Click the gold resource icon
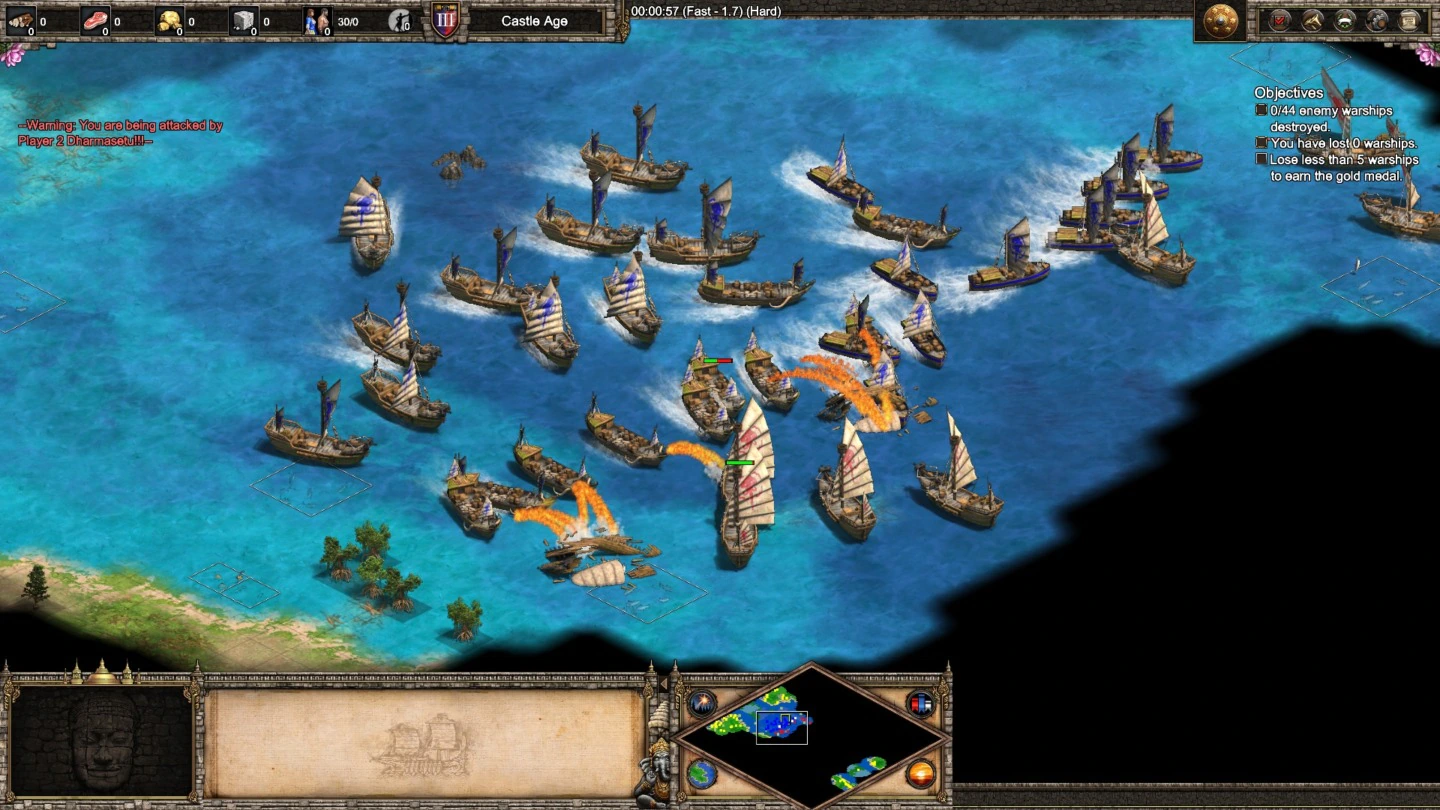The image size is (1440, 810). click(x=170, y=20)
